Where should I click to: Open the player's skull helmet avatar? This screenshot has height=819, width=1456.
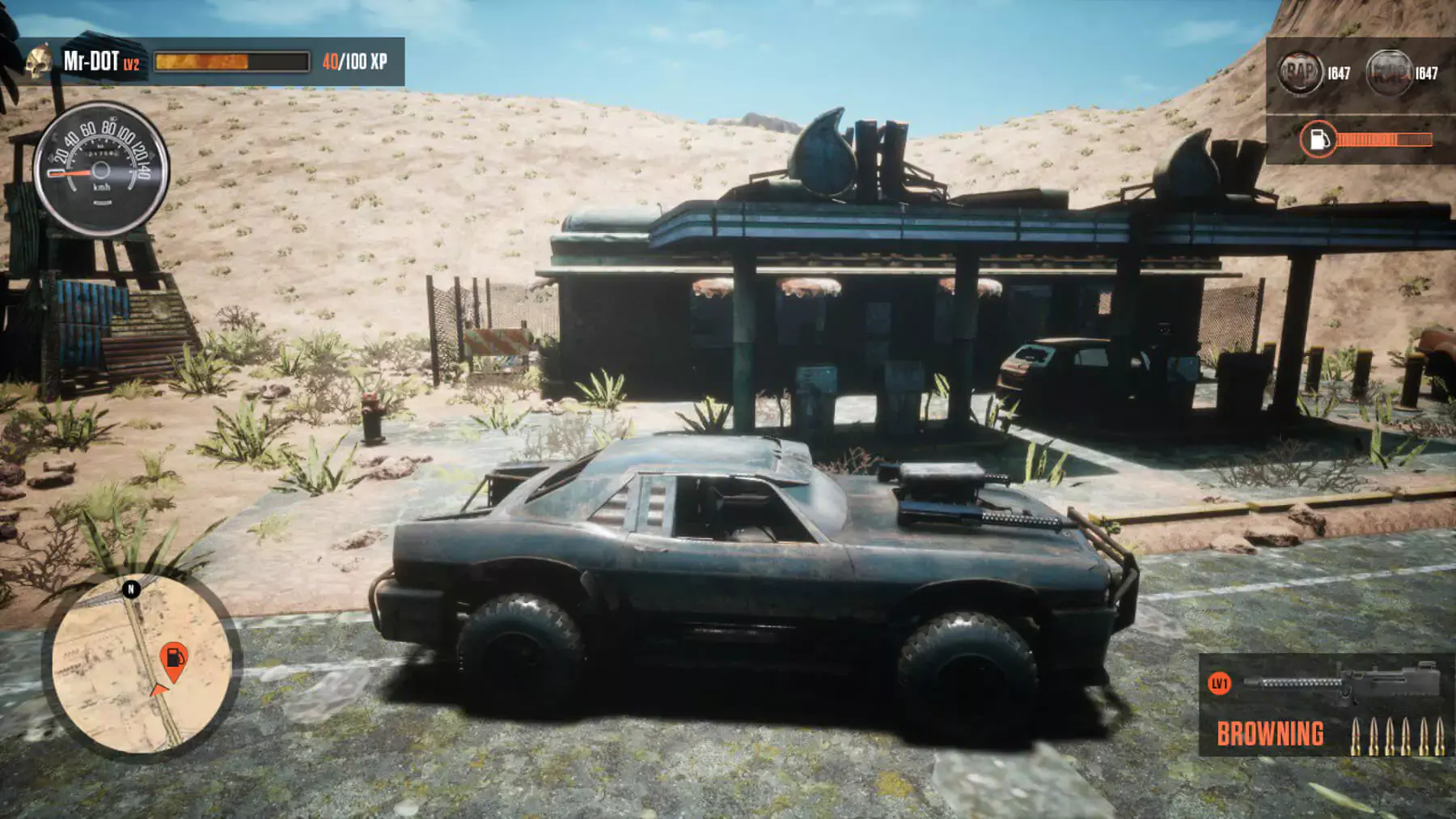(x=38, y=61)
